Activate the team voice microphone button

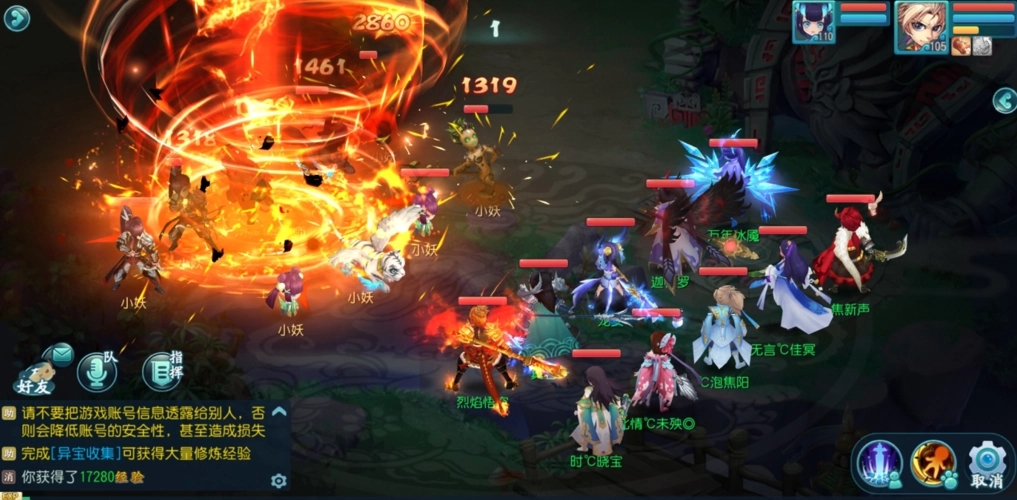click(97, 371)
